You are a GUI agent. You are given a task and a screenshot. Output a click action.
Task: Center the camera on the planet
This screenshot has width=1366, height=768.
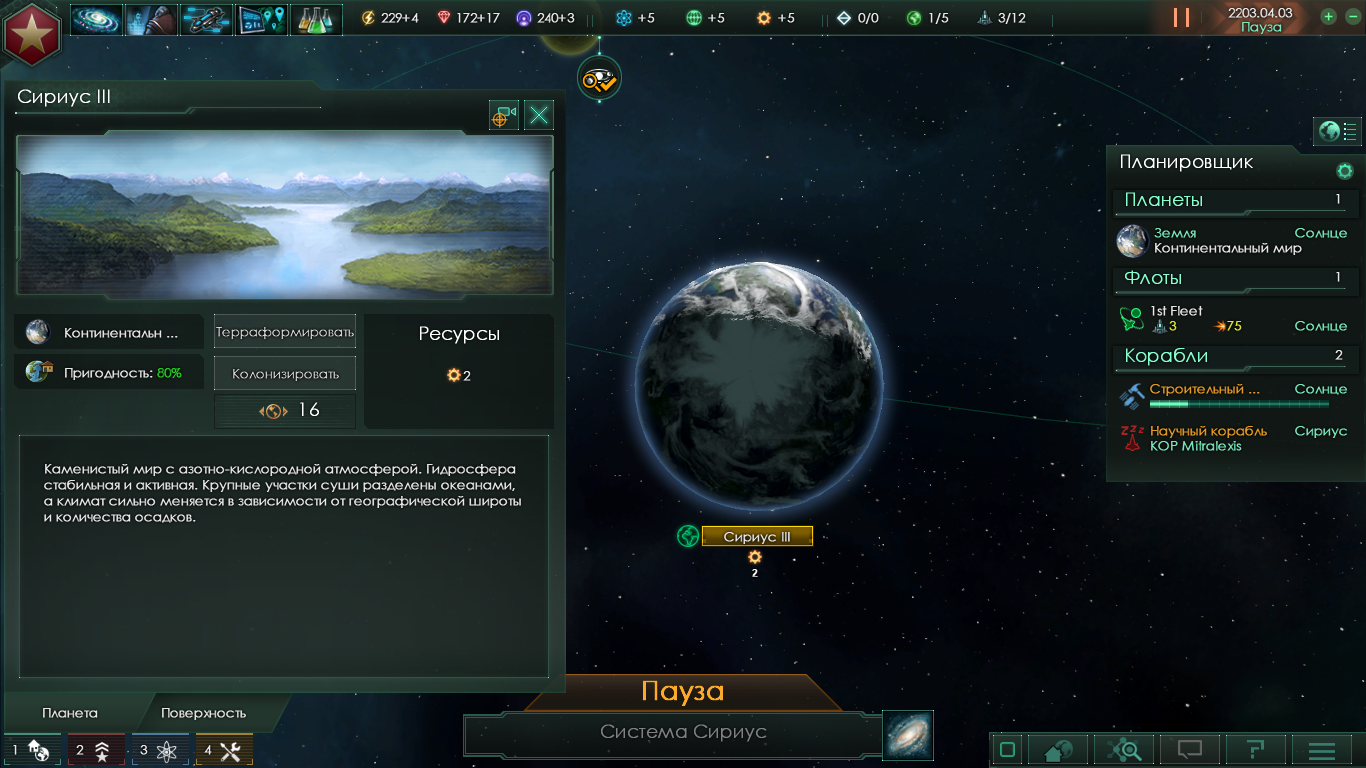504,115
